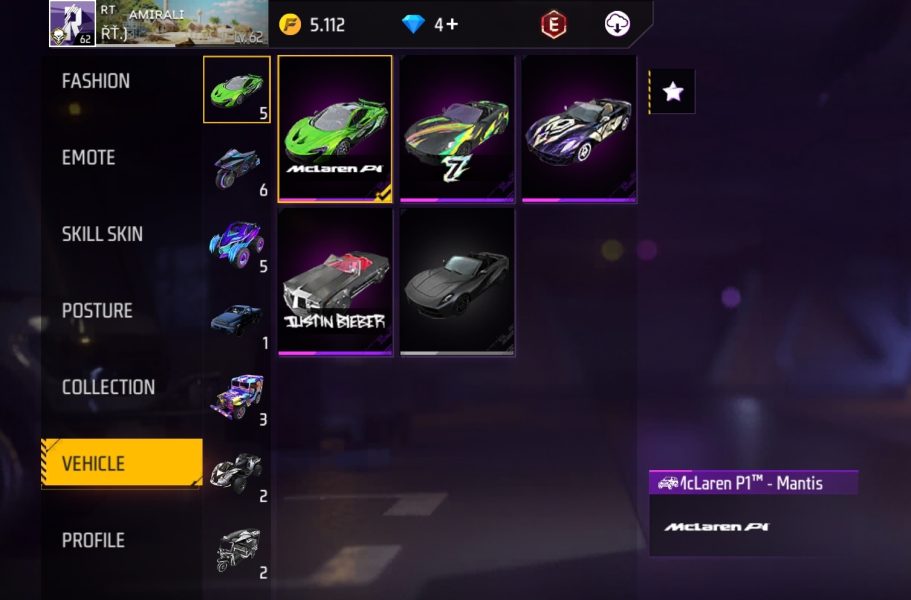This screenshot has height=600, width=911.
Task: Open the Fashion category
Action: coord(96,81)
